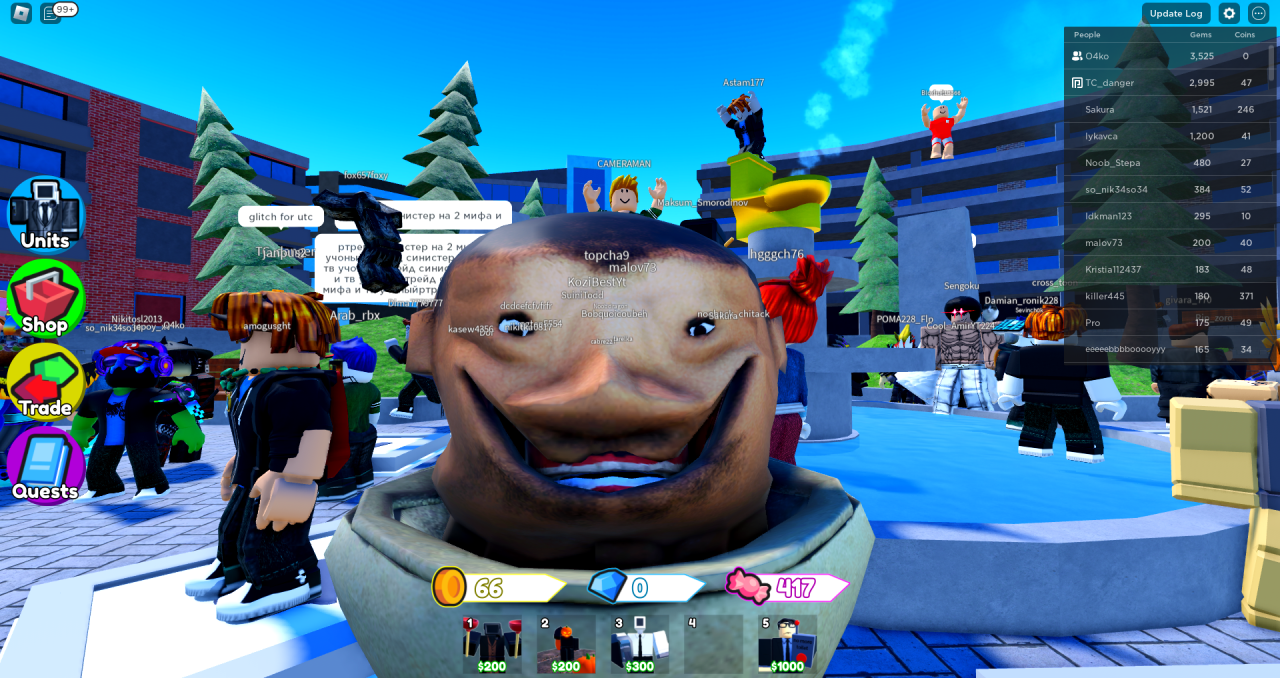The image size is (1280, 678).
Task: Select TC_danger in the leaderboard
Action: [x=1165, y=83]
